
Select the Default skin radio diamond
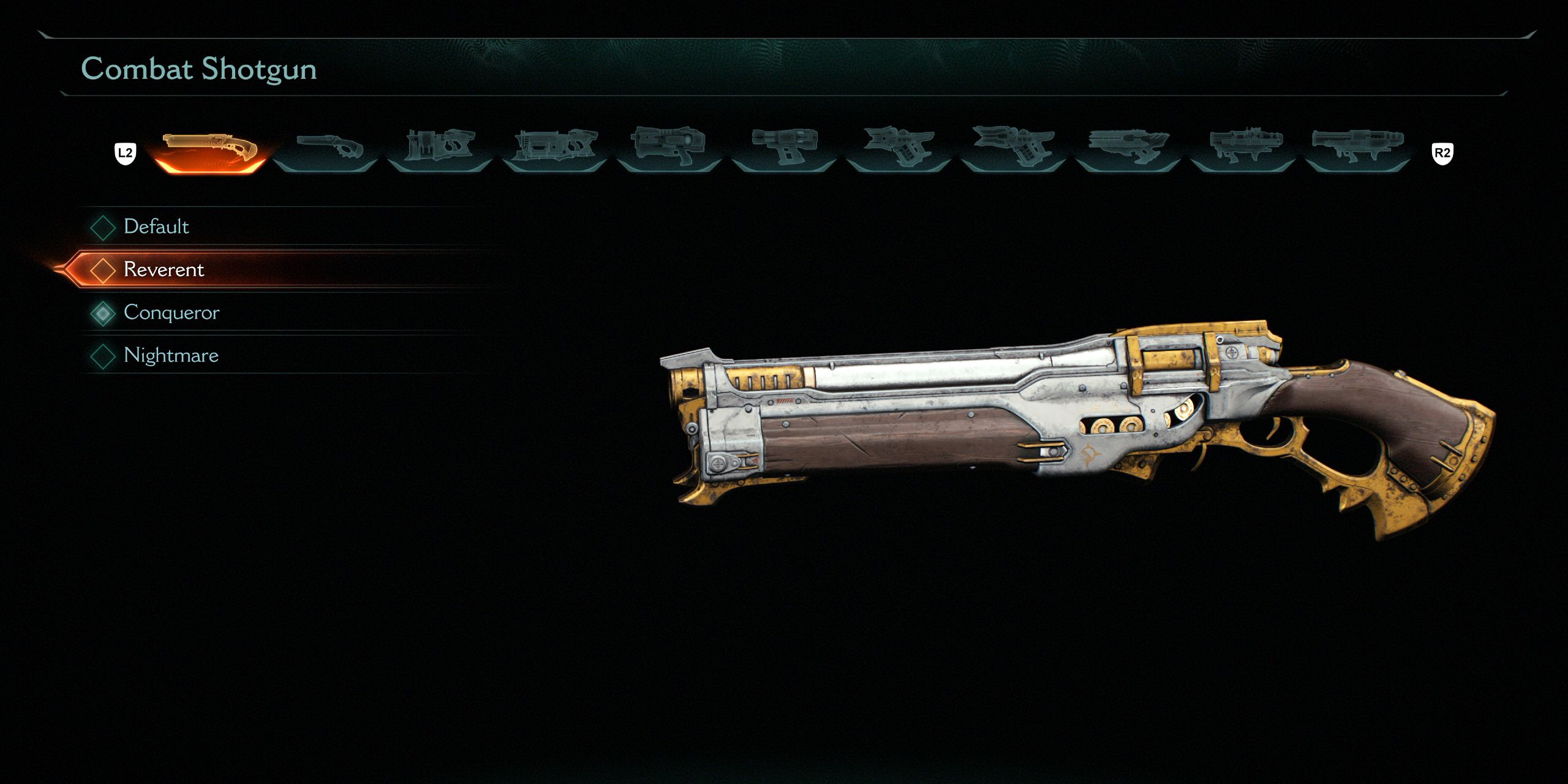(103, 227)
